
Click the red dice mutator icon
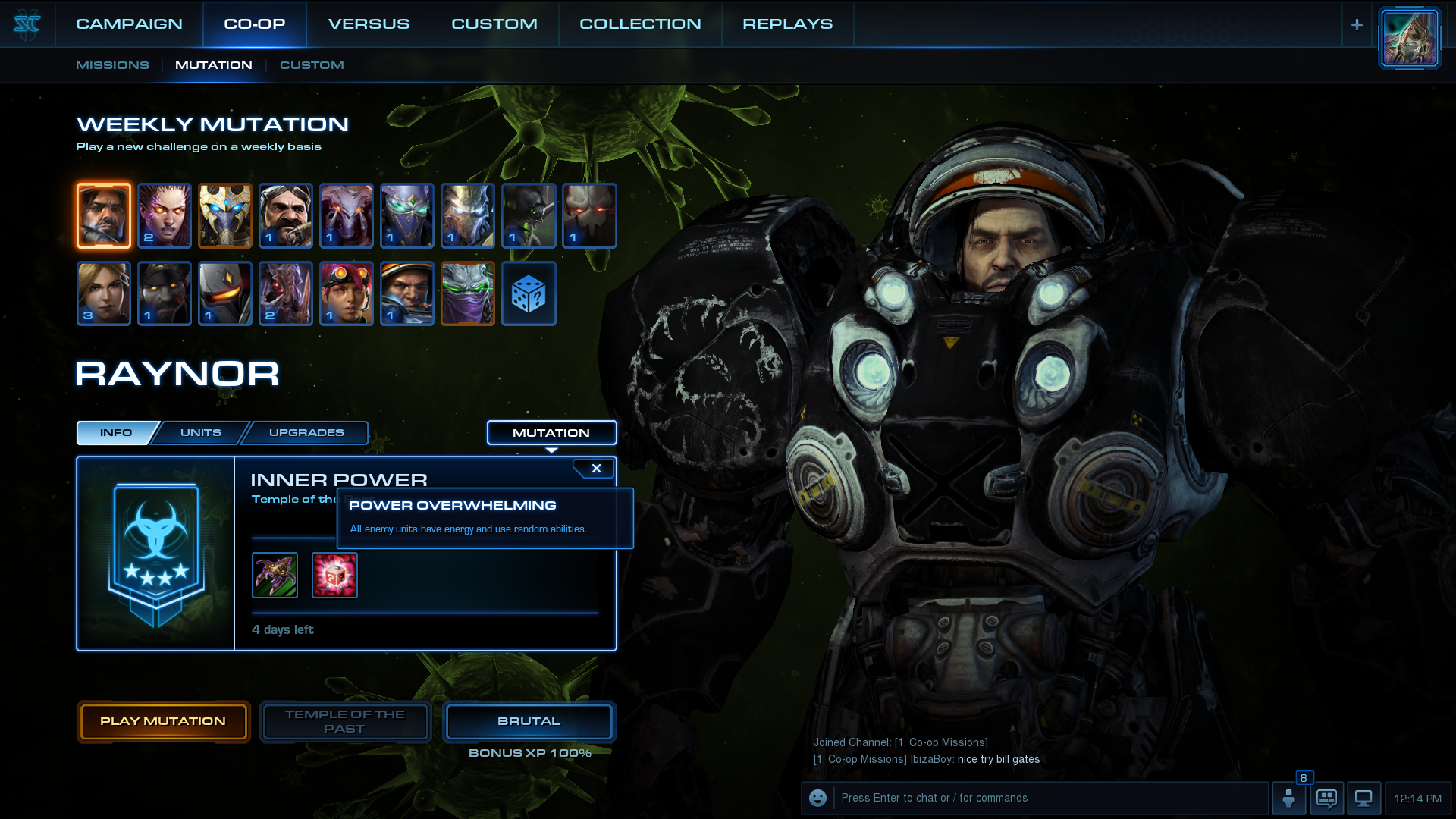click(x=334, y=576)
